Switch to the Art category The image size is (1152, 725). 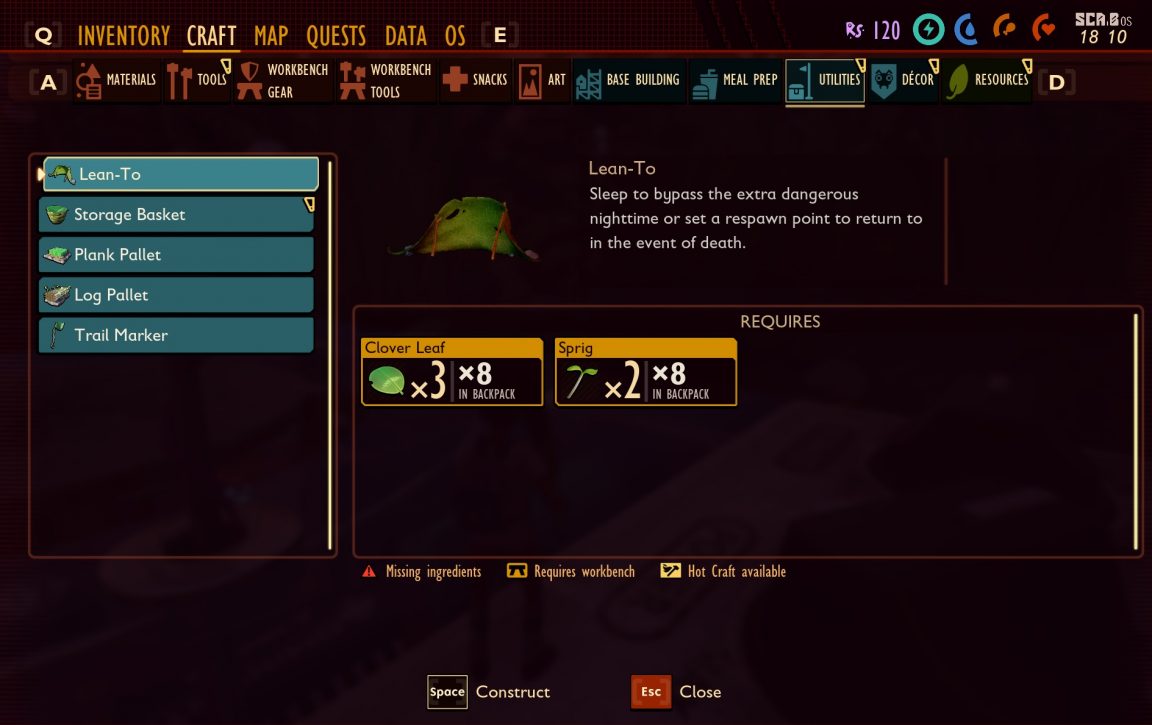pyautogui.click(x=544, y=80)
